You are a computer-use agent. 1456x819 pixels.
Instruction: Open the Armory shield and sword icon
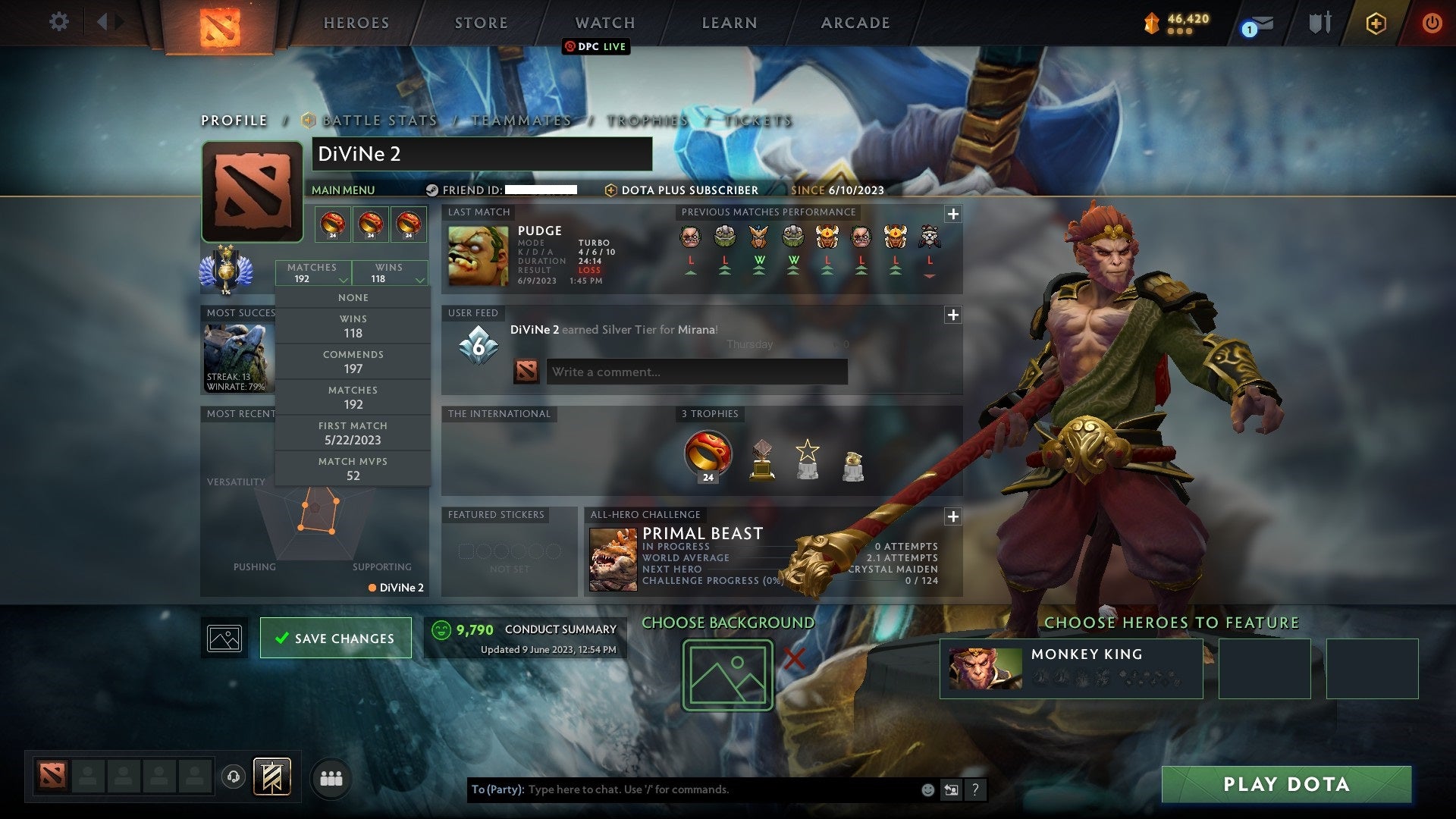click(x=1319, y=23)
